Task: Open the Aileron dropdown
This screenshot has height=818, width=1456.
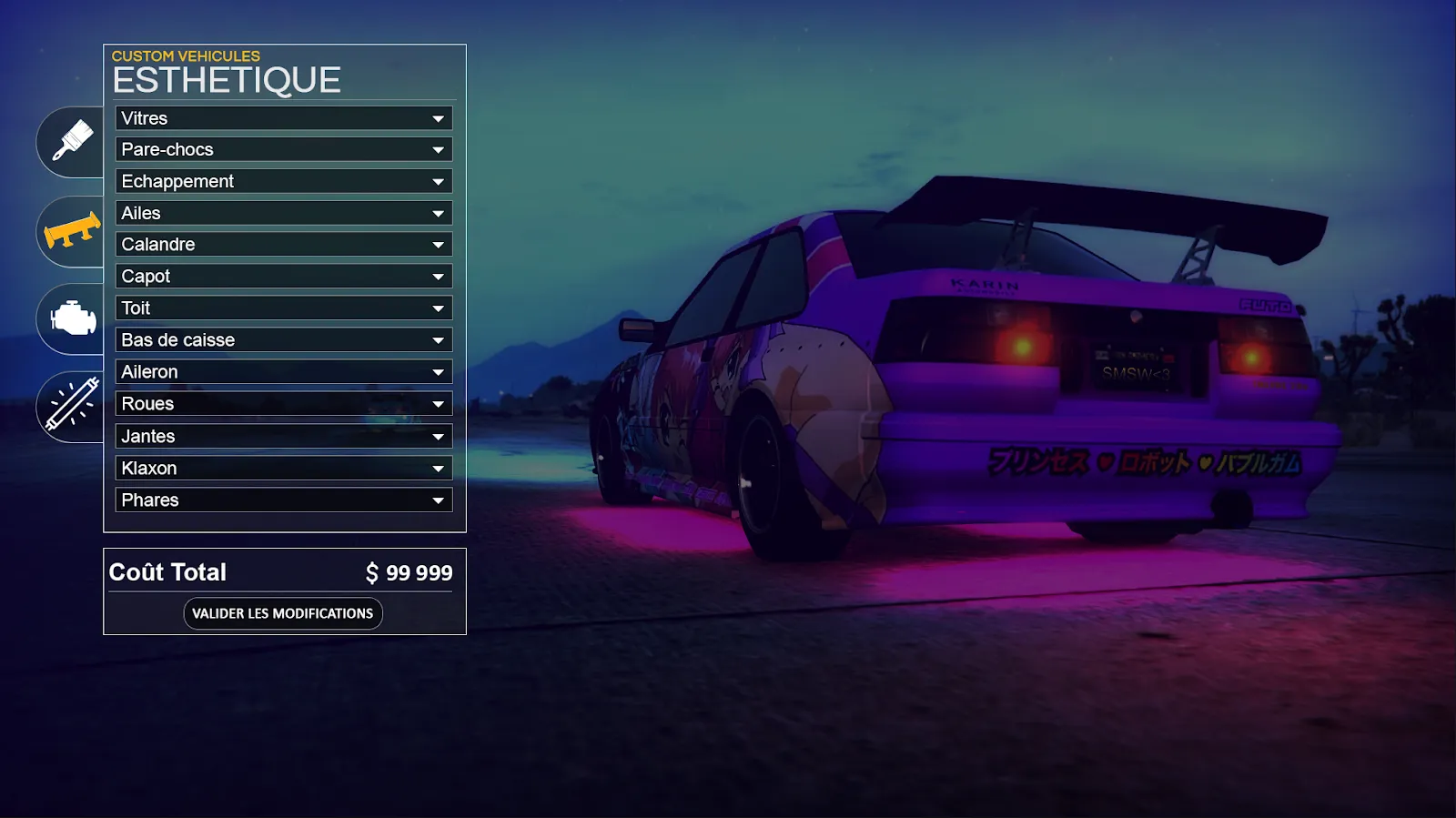Action: click(x=284, y=372)
